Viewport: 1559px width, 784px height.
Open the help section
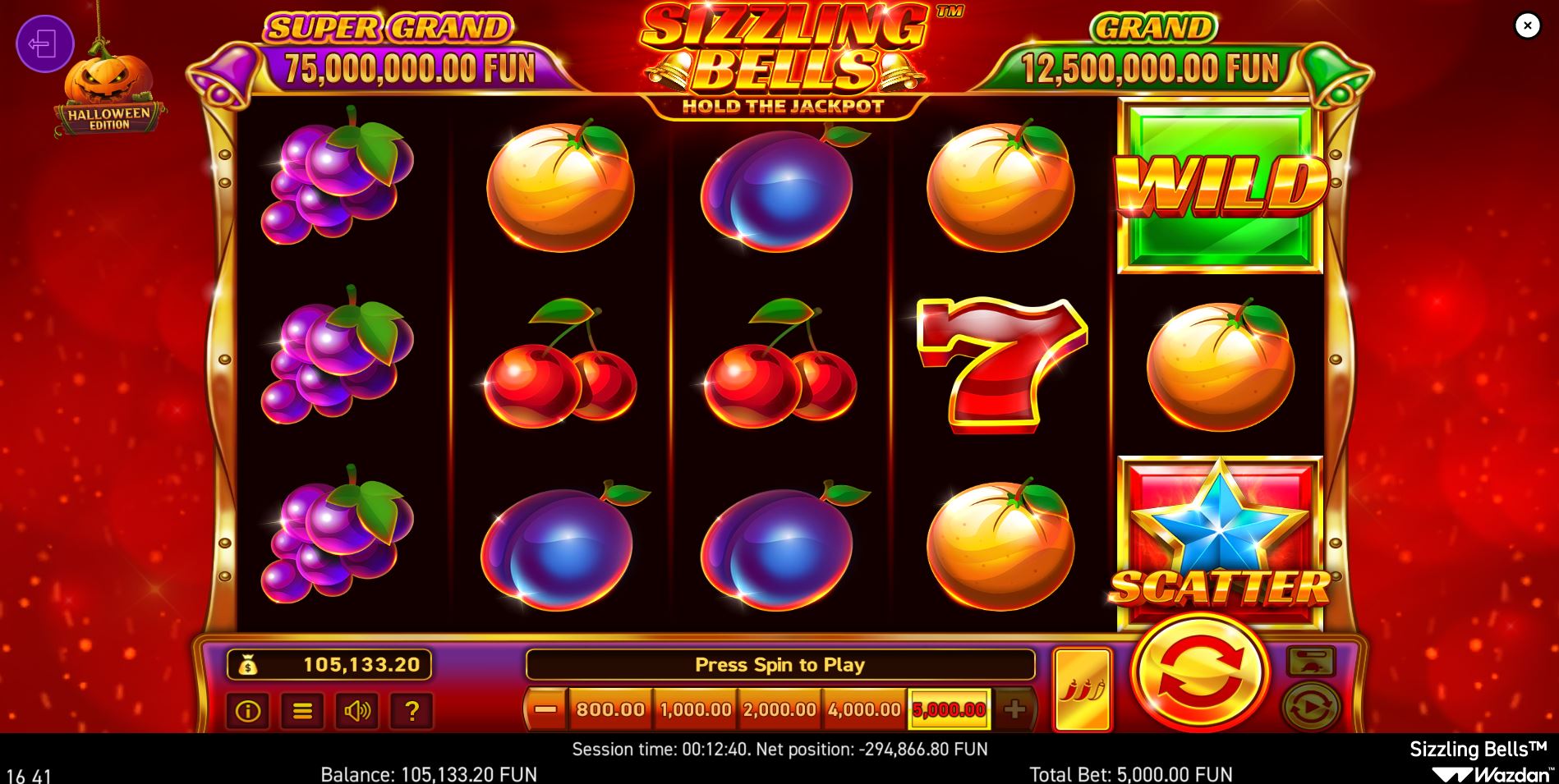click(413, 712)
